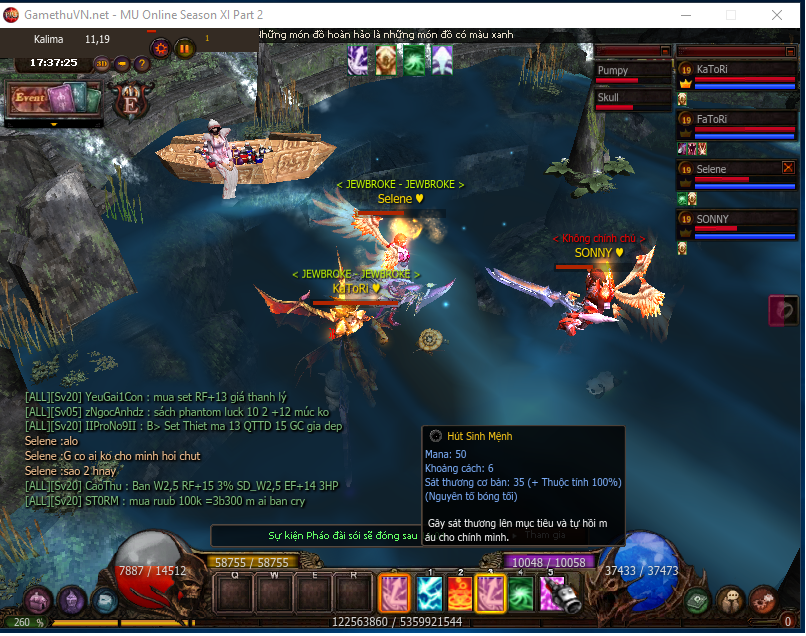This screenshot has width=806, height=636.
Task: Use the green swirl skill in slot 4
Action: pyautogui.click(x=521, y=594)
